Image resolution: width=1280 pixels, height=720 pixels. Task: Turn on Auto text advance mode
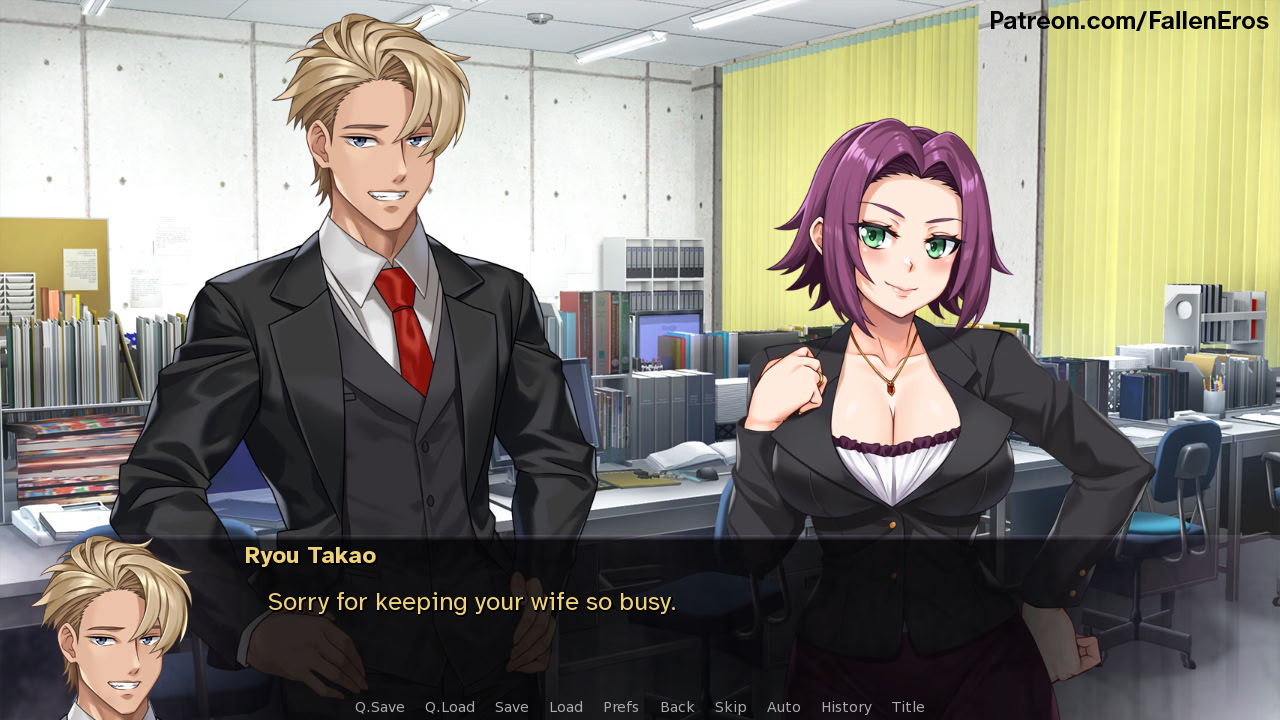click(784, 706)
